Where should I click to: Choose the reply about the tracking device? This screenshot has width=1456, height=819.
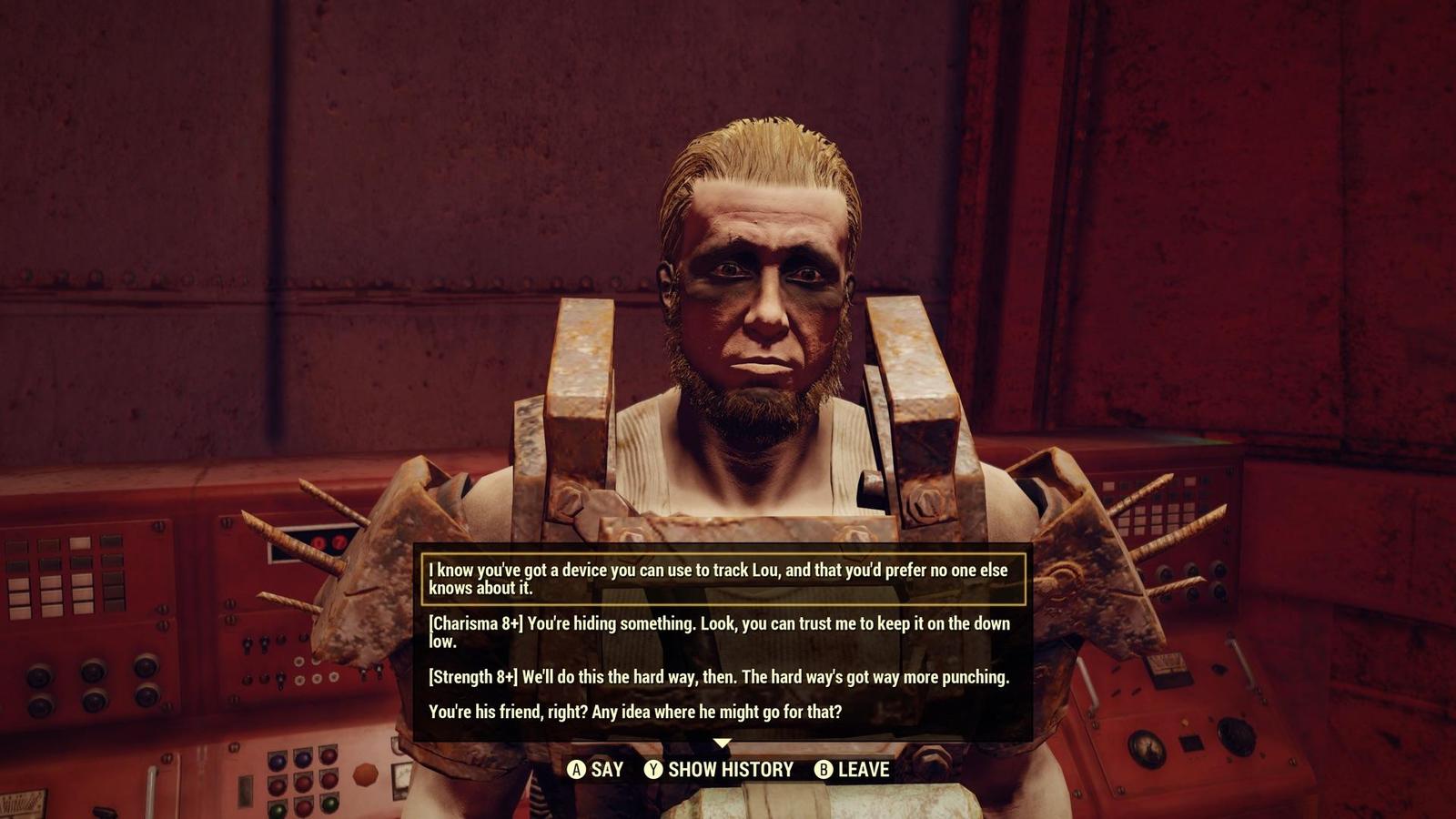(719, 579)
